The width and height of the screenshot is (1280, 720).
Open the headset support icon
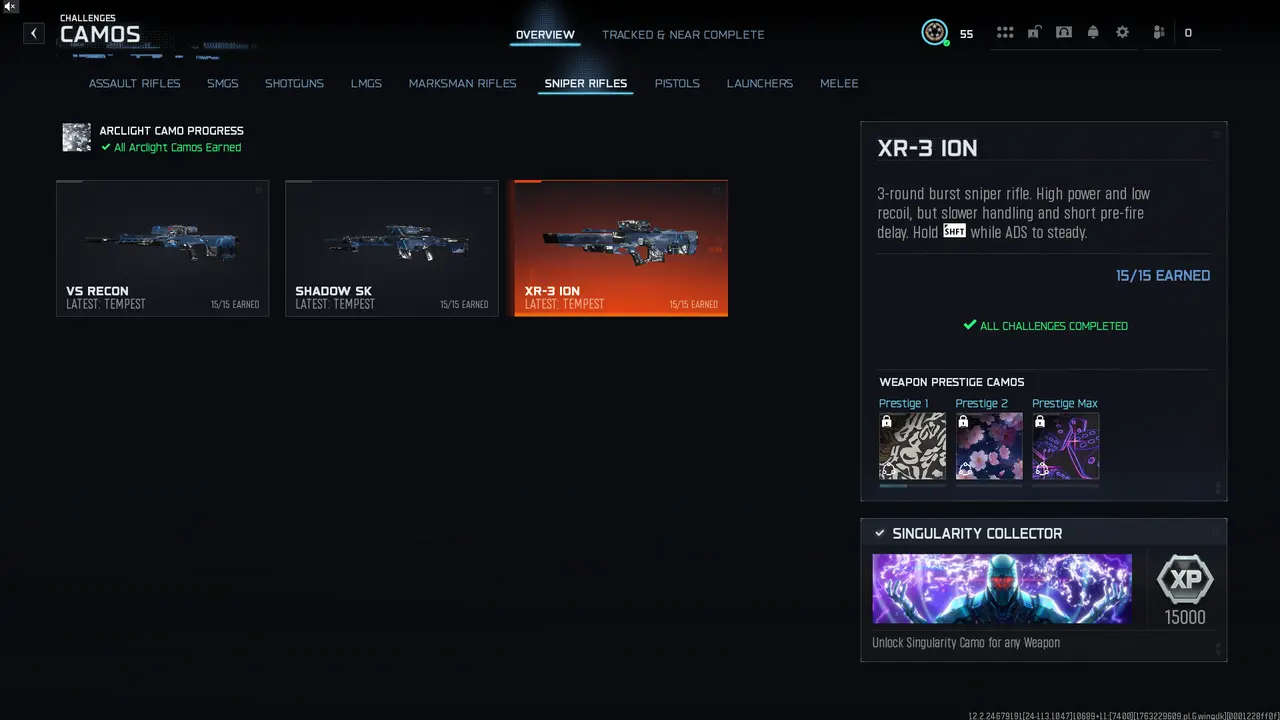pyautogui.click(x=1064, y=31)
